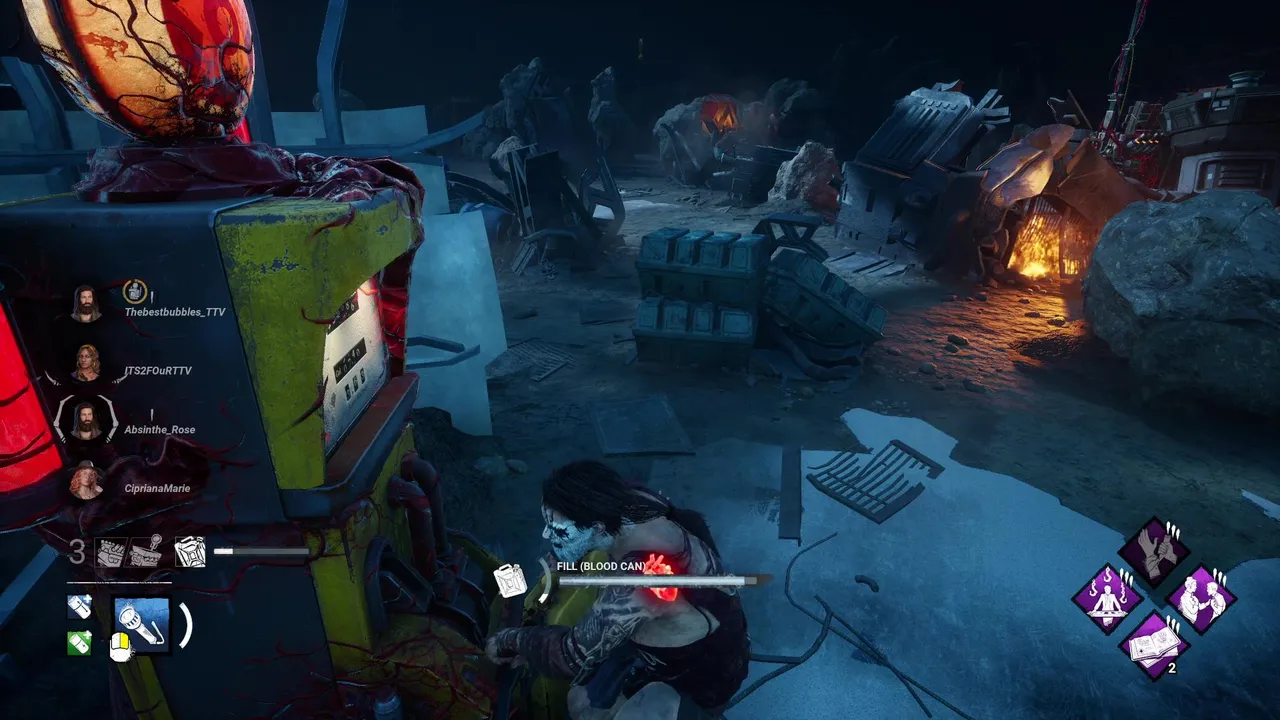Click the equipped flashlight item icon
This screenshot has height=720, width=1280.
click(142, 625)
